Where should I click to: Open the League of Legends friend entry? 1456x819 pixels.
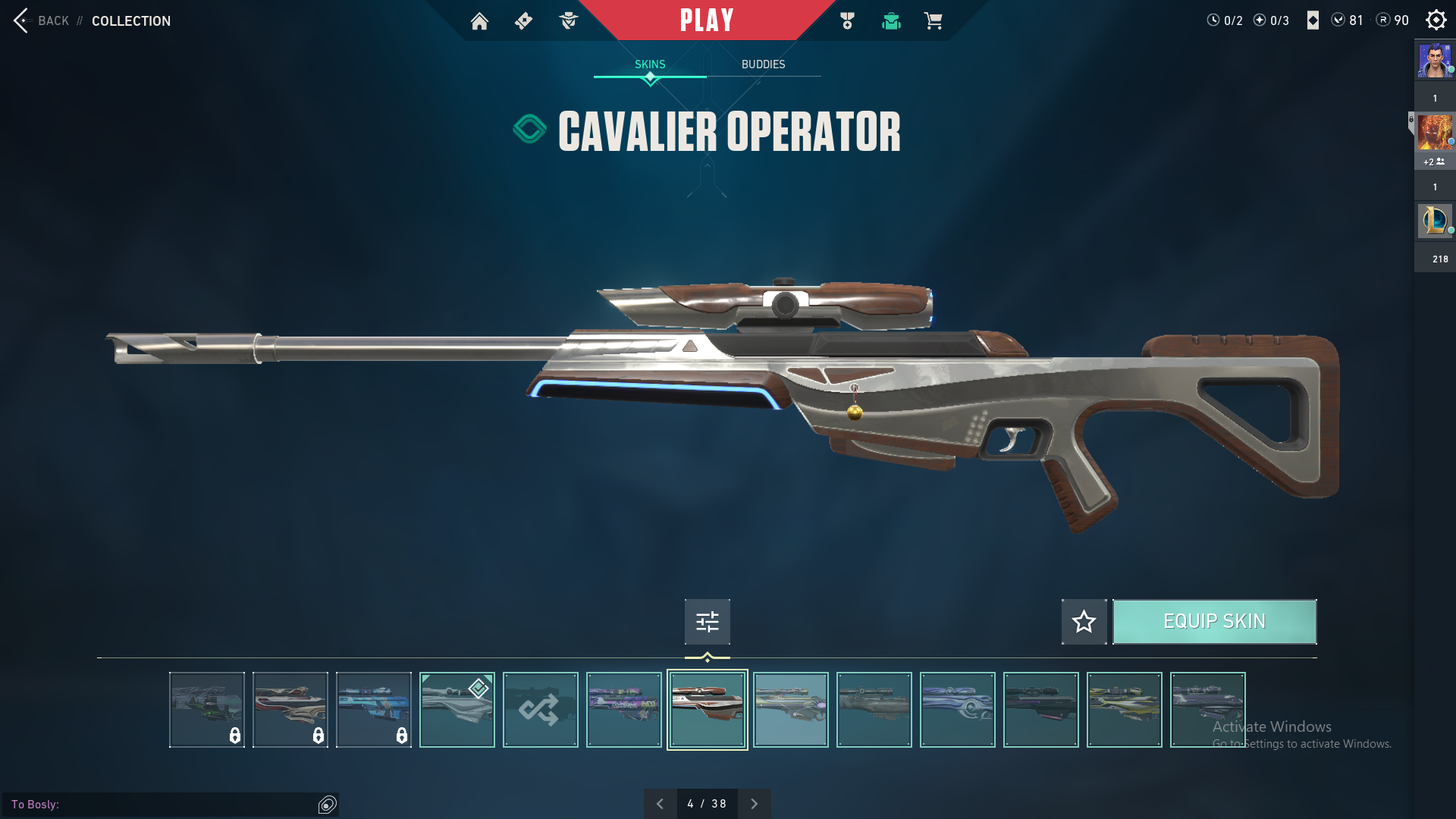[1435, 221]
